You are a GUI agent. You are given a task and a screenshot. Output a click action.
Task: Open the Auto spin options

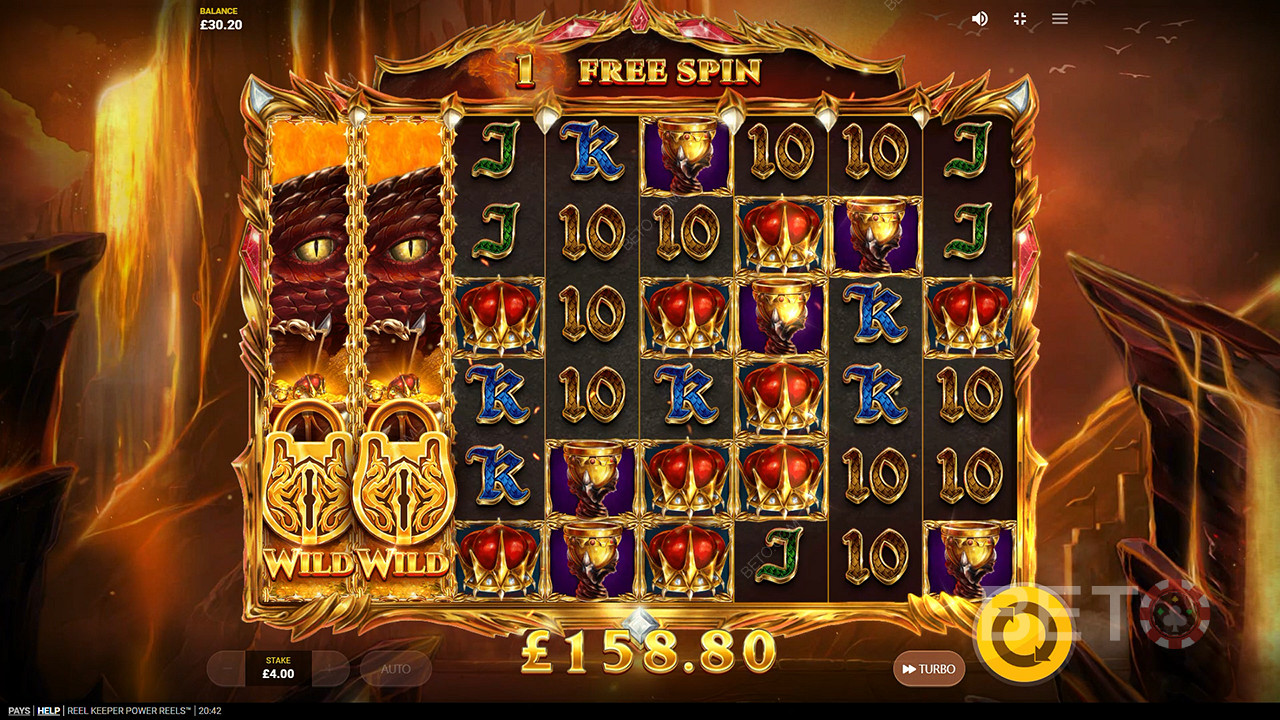[396, 669]
